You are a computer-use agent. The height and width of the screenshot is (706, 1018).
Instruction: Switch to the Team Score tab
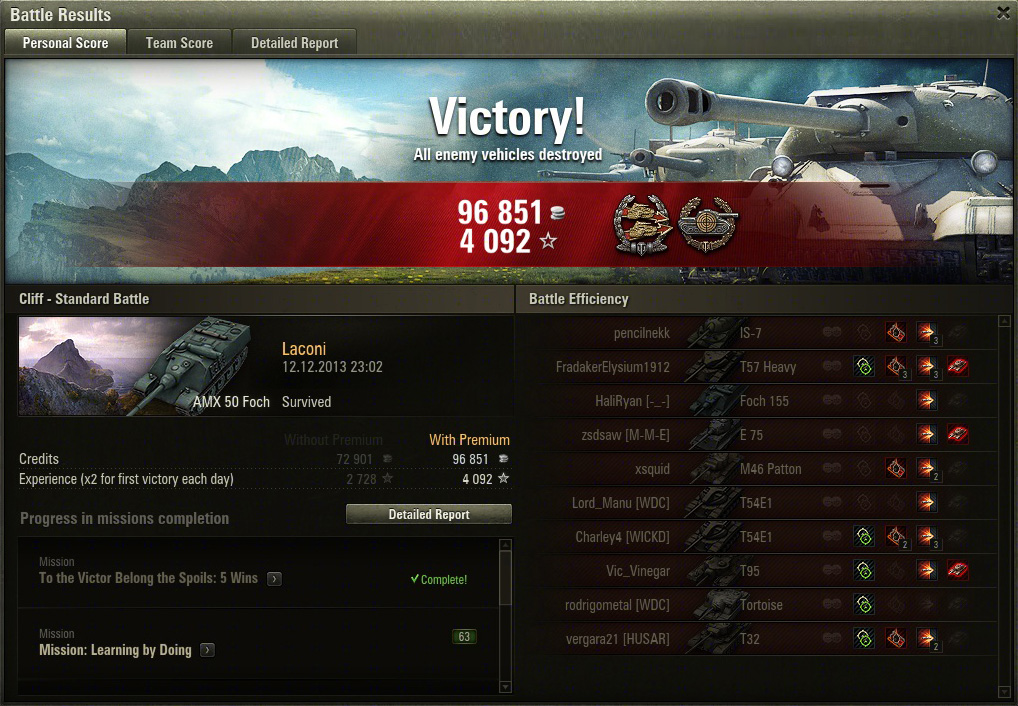(x=179, y=43)
